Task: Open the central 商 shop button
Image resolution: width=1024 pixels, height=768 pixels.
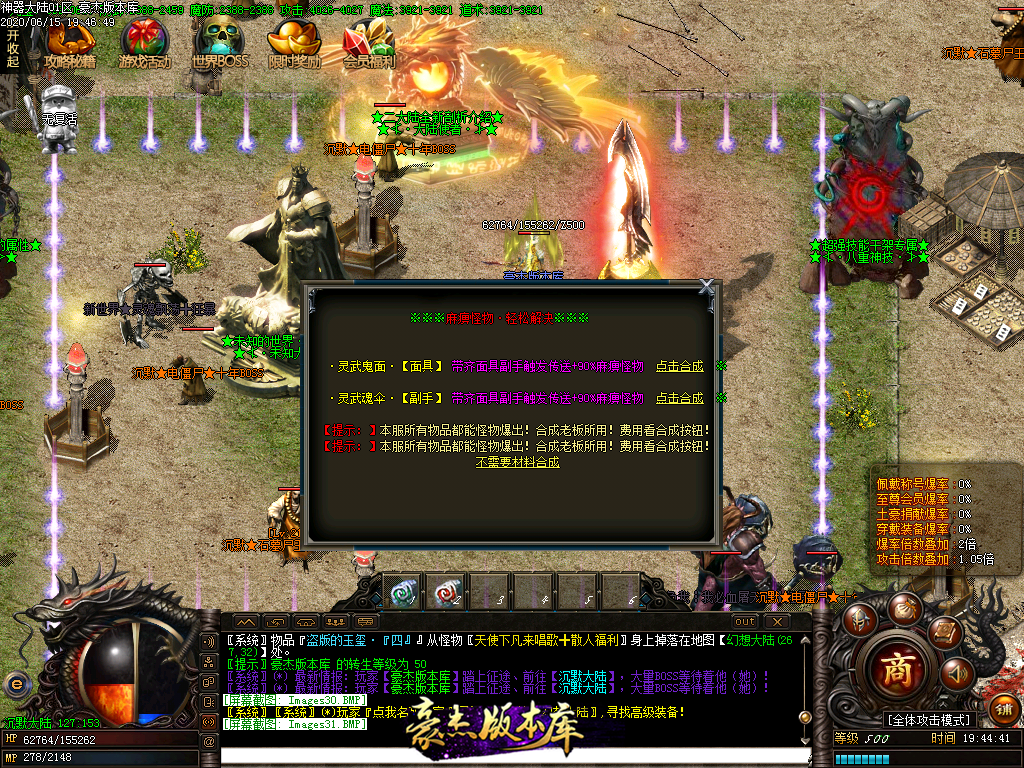Action: (x=898, y=668)
